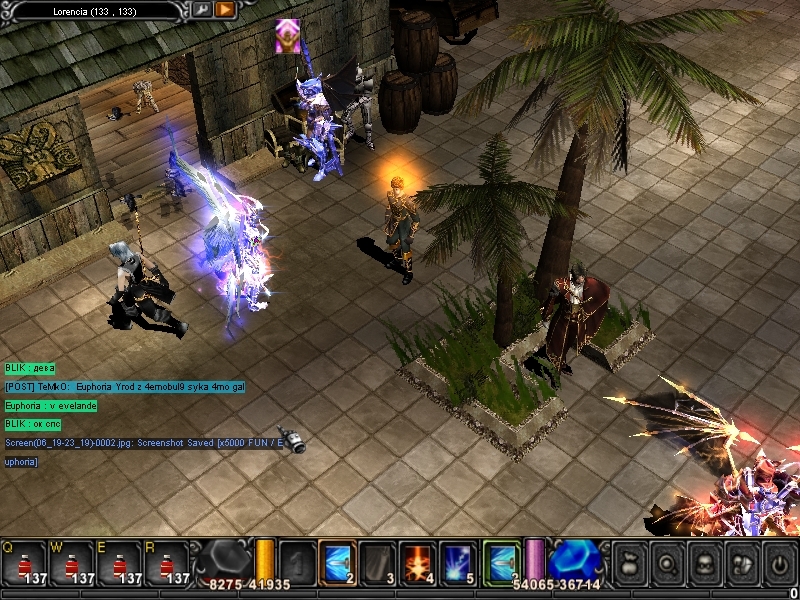Image resolution: width=800 pixels, height=600 pixels.
Task: Click the pink buff icon above the character
Action: pos(288,35)
